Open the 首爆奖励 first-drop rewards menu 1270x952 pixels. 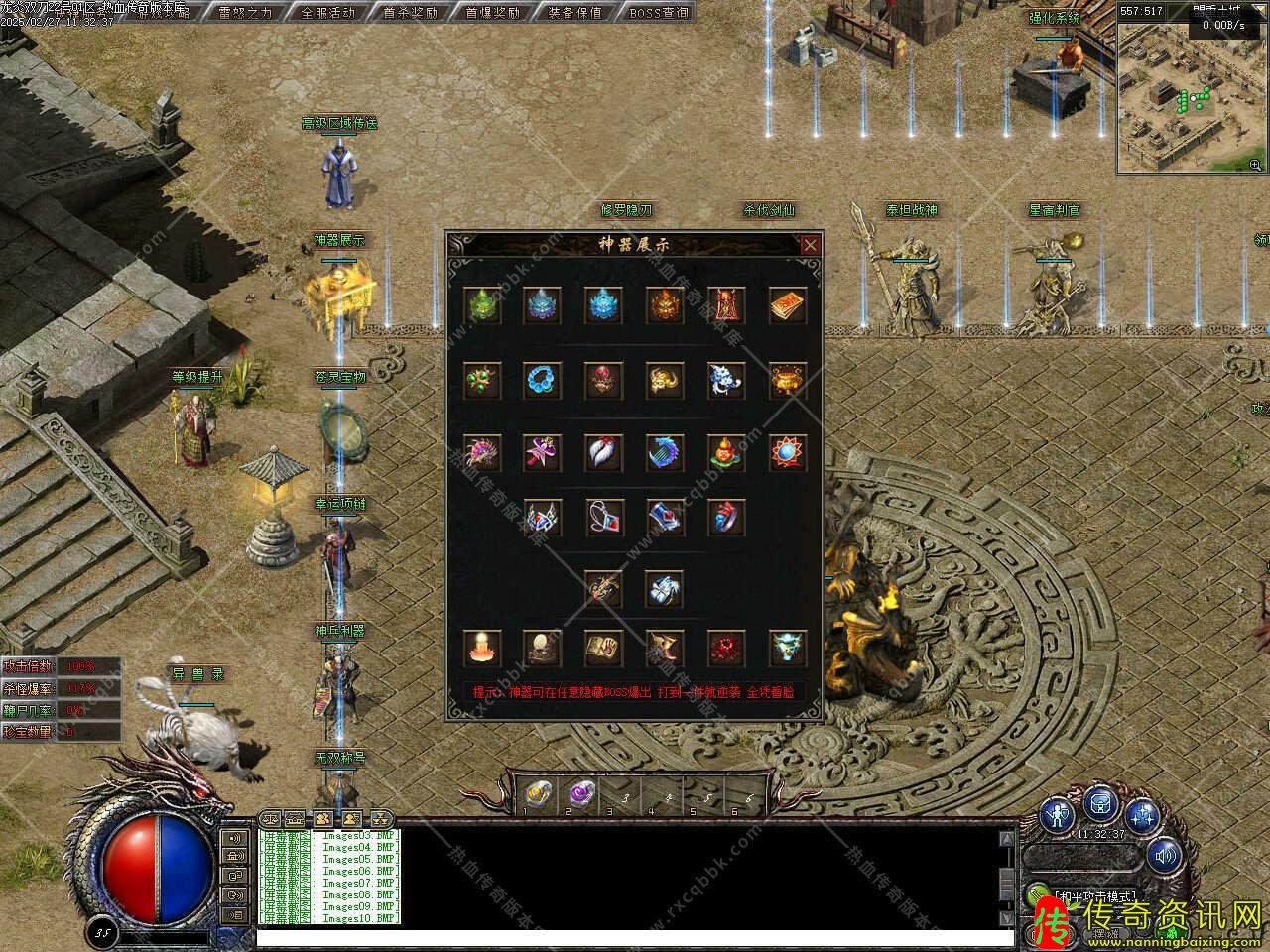coord(492,12)
